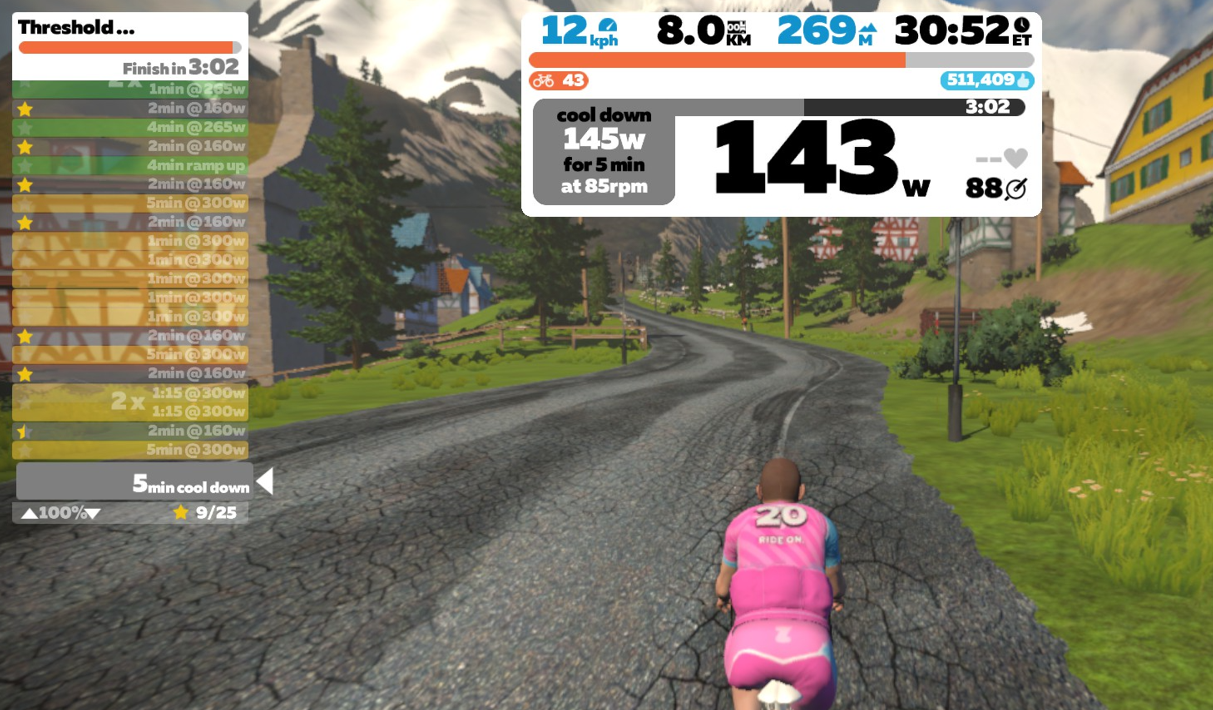
Task: Choose the 4min @ 265w interval row
Action: 130,127
